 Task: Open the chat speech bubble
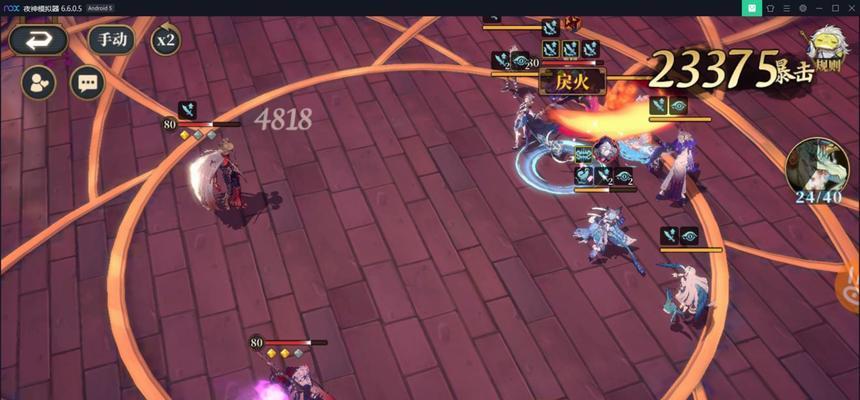click(87, 82)
